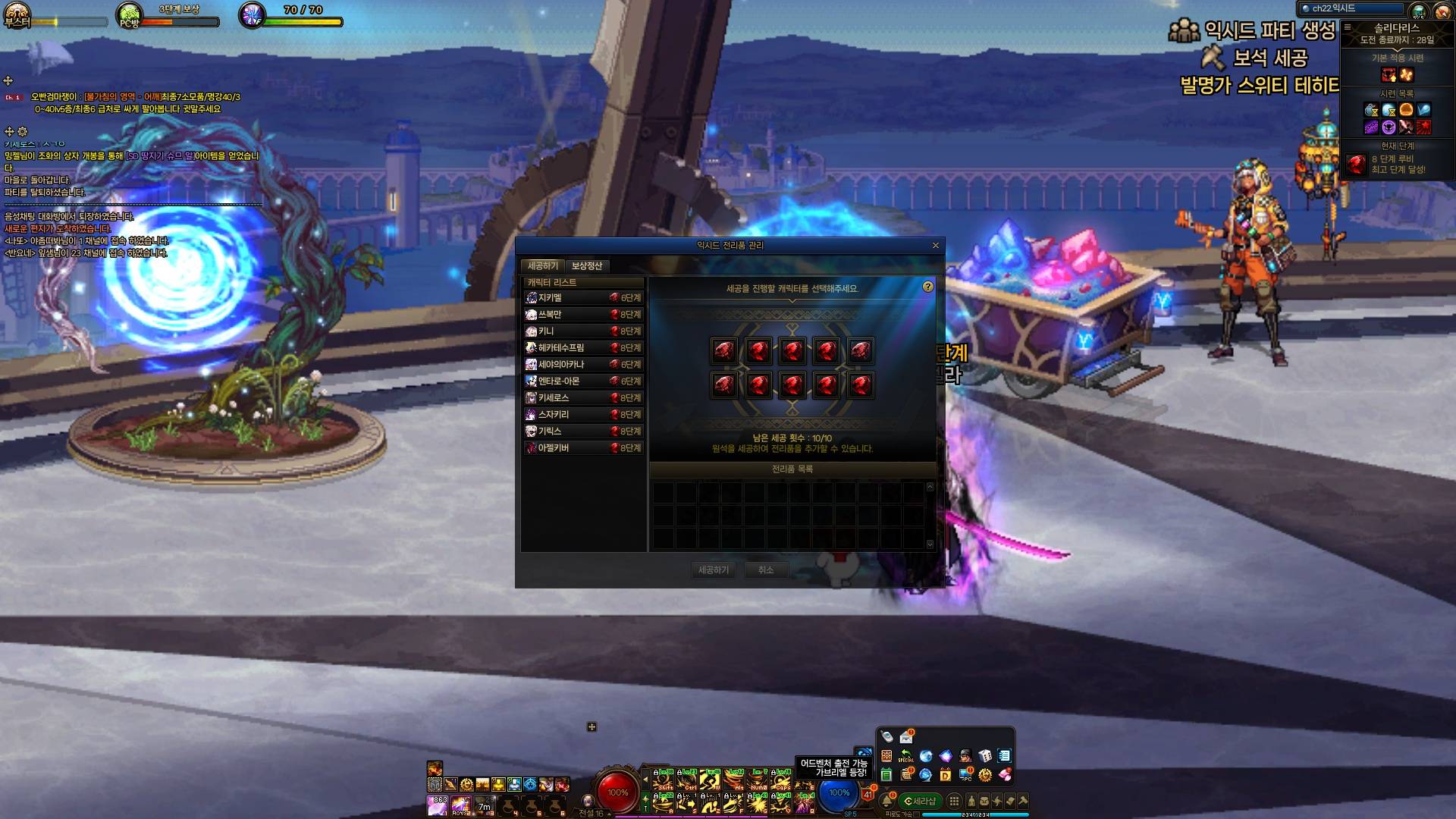Select the 세공하기 tab
This screenshot has width=1456, height=819.
[x=543, y=266]
